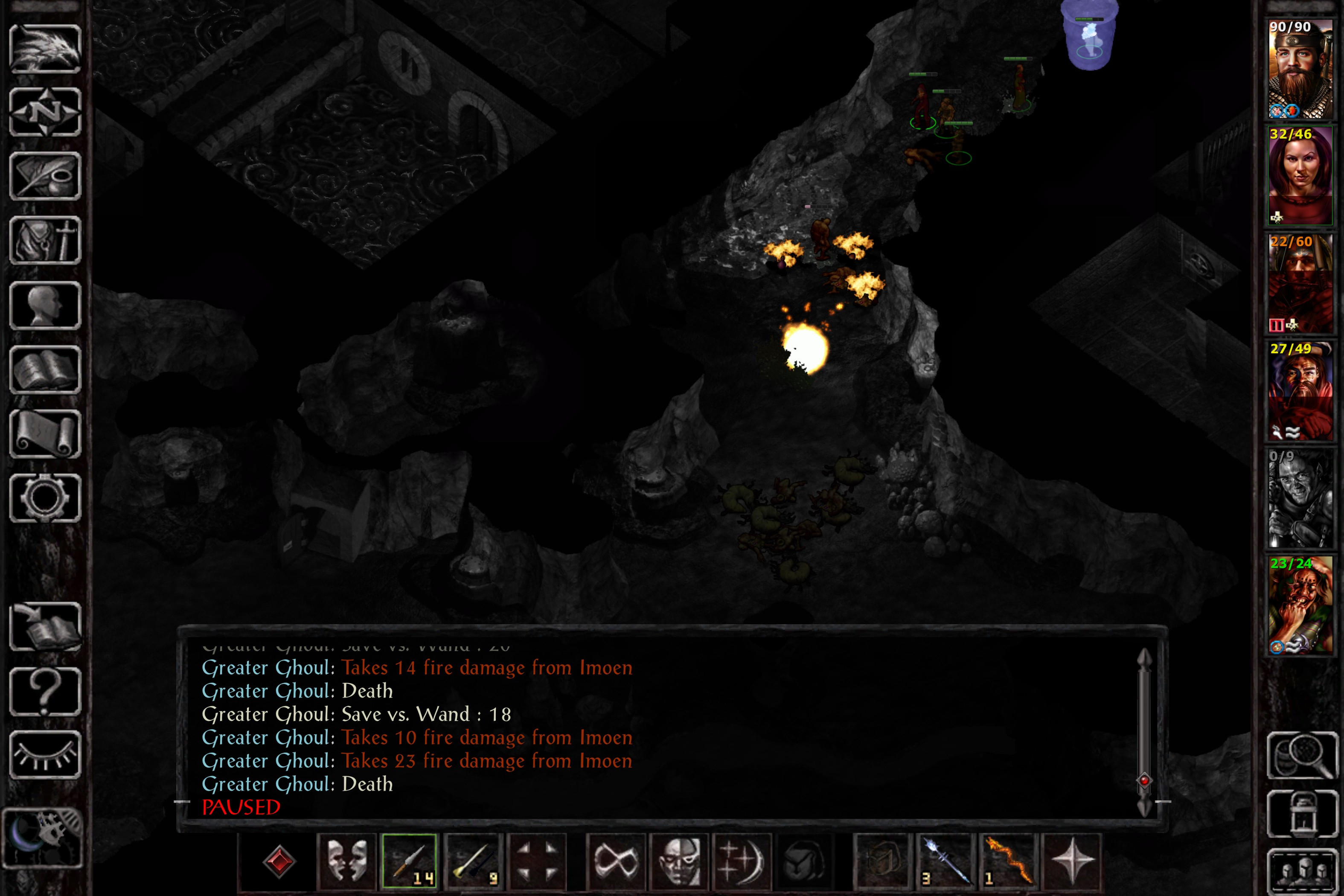Select the 32/46 red-haired woman portrait
Image resolution: width=1344 pixels, height=896 pixels.
click(1300, 176)
